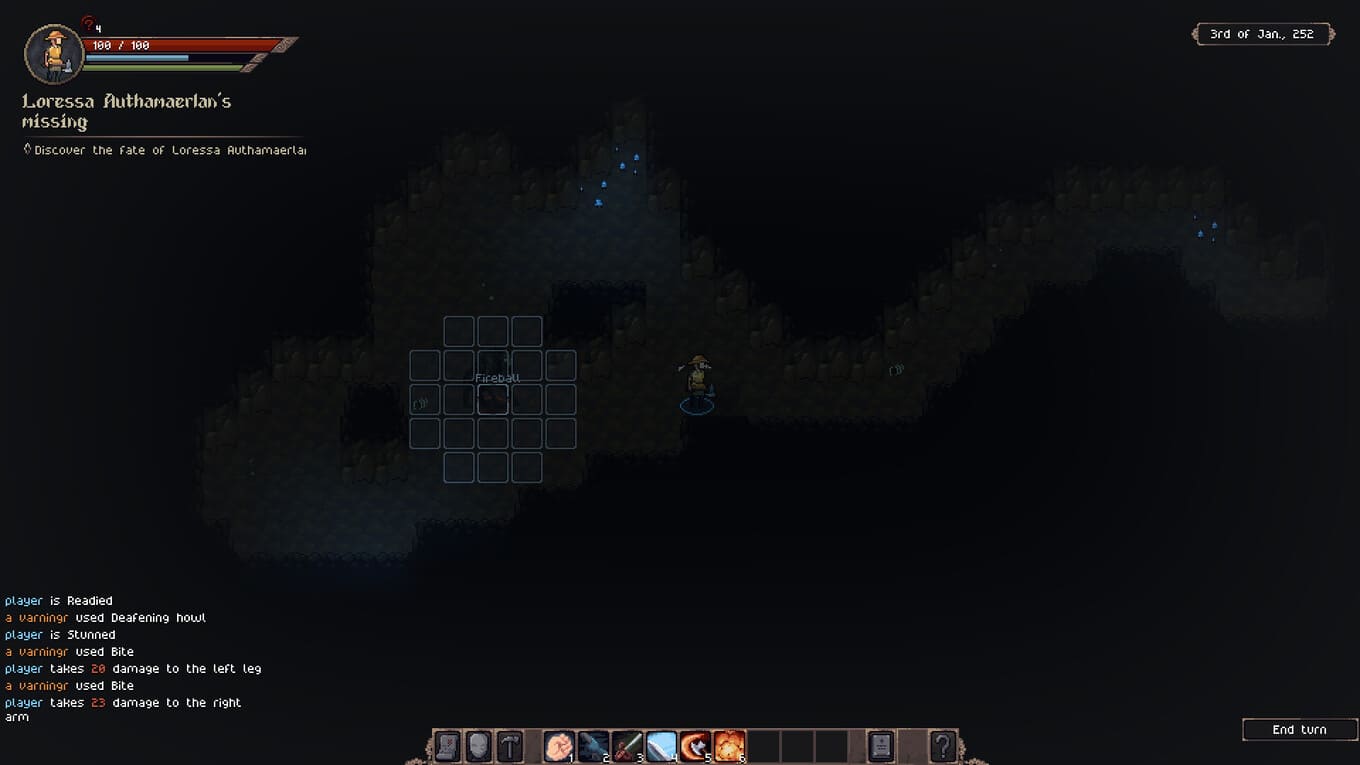Viewport: 1360px width, 765px height.
Task: Click the End turn button
Action: pyautogui.click(x=1299, y=730)
